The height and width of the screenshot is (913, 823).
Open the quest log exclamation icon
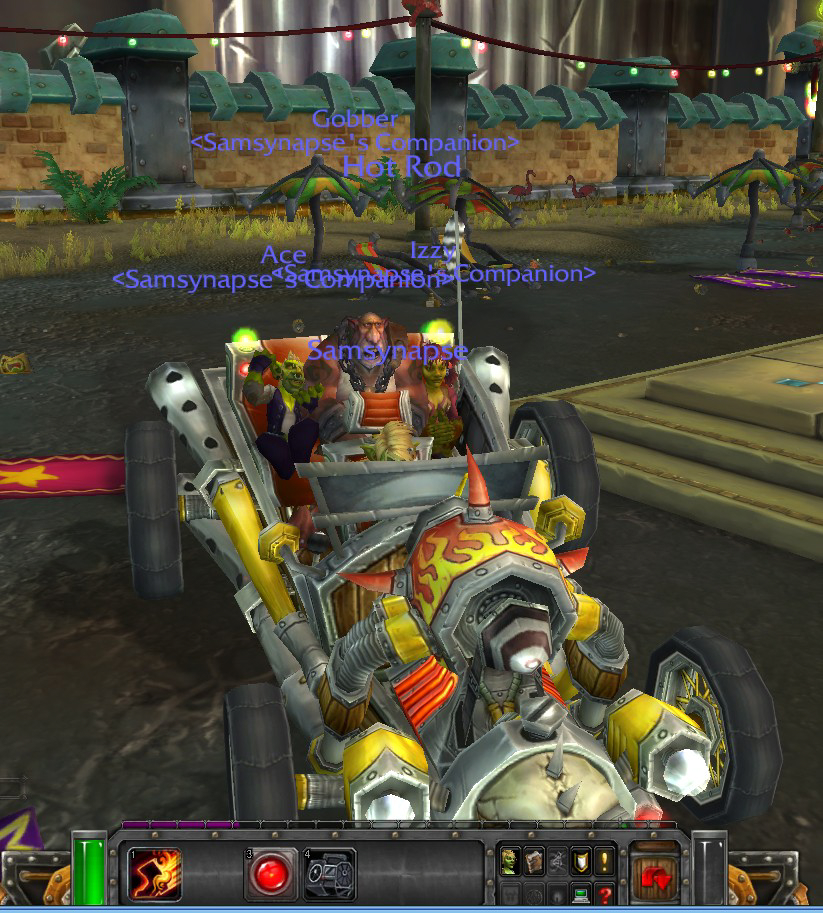(x=605, y=860)
